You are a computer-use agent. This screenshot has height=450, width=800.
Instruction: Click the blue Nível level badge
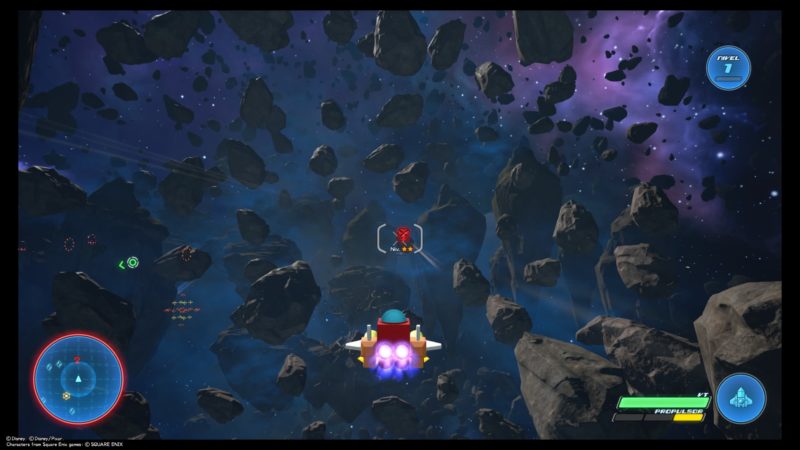tap(728, 68)
